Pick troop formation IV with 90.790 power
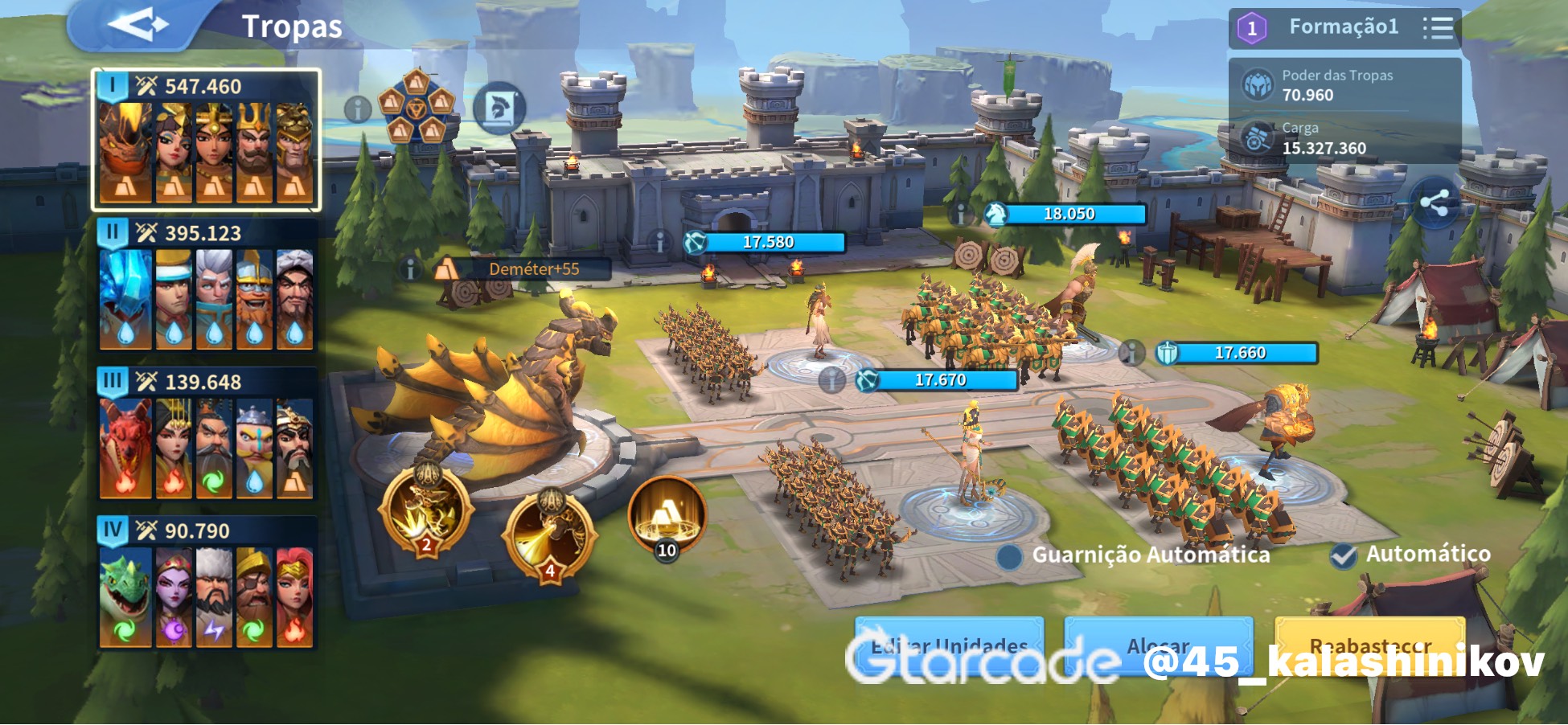 (x=206, y=584)
